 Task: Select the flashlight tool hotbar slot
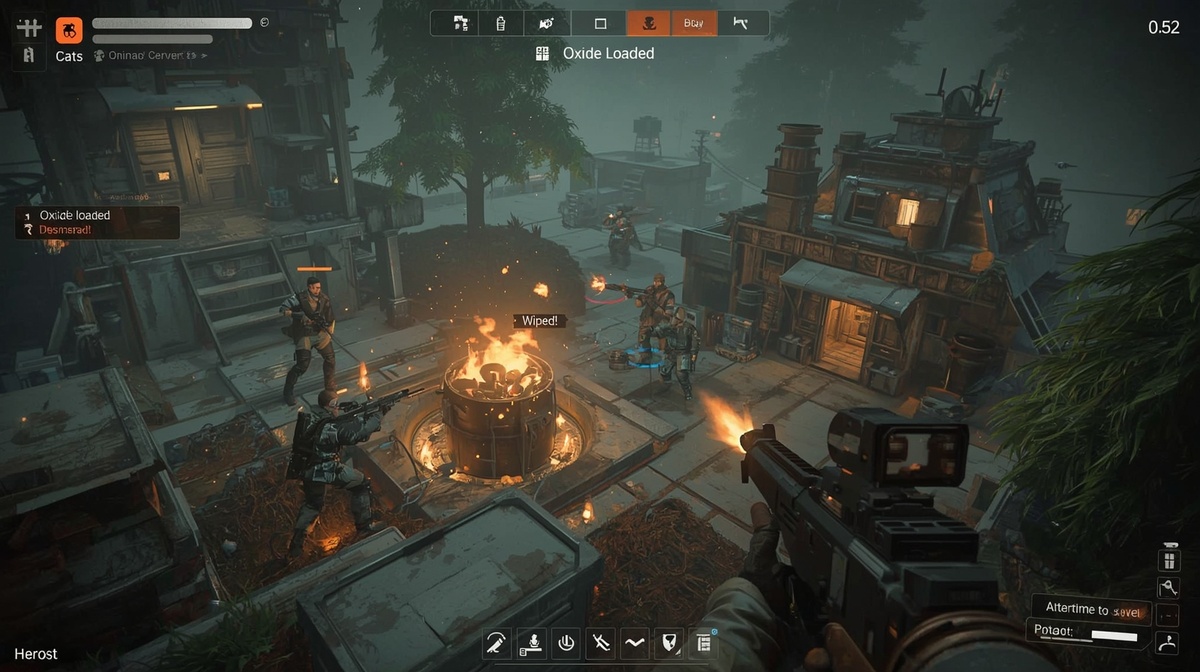pyautogui.click(x=495, y=644)
